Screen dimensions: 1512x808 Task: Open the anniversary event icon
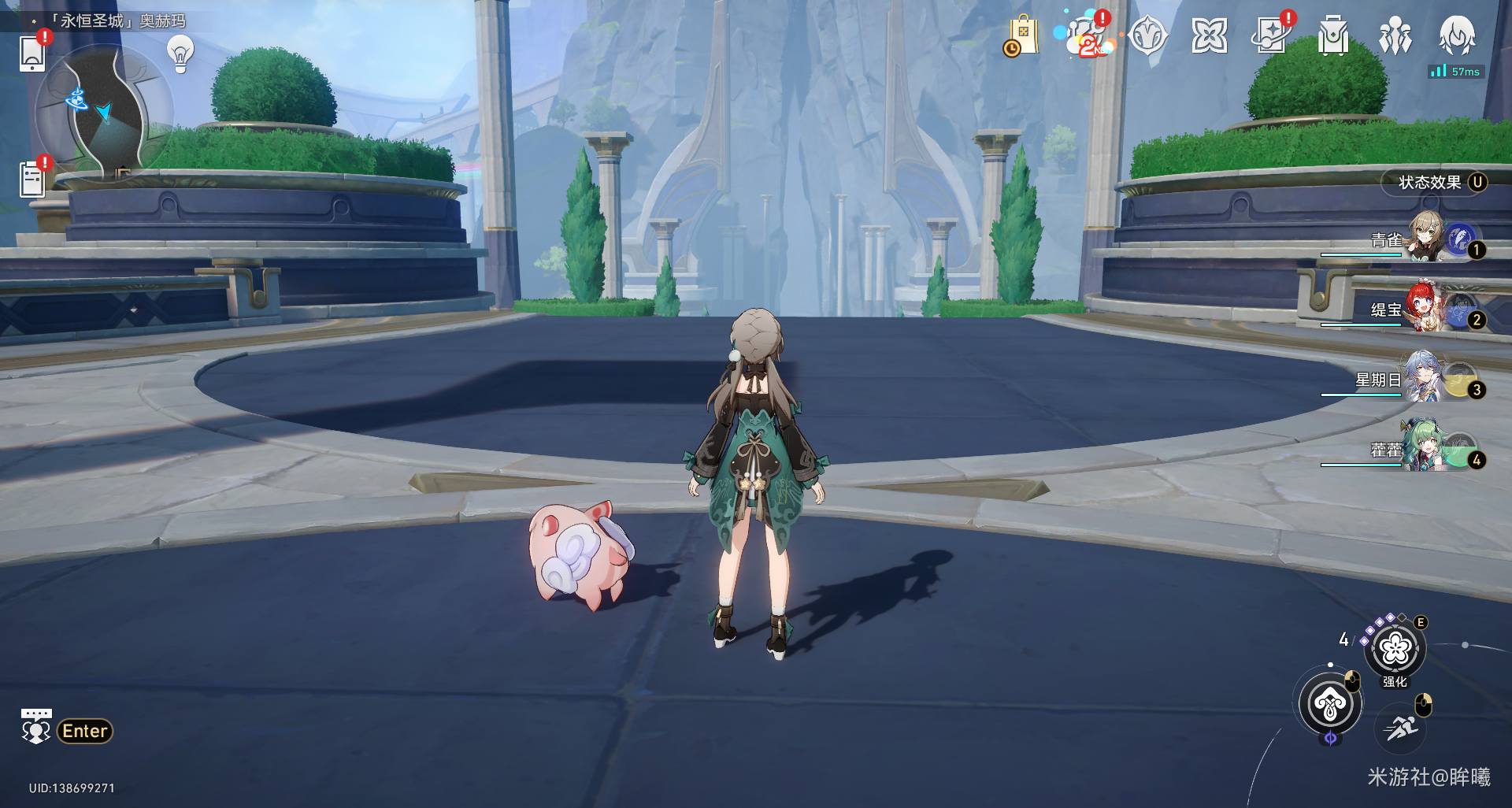pyautogui.click(x=1086, y=36)
